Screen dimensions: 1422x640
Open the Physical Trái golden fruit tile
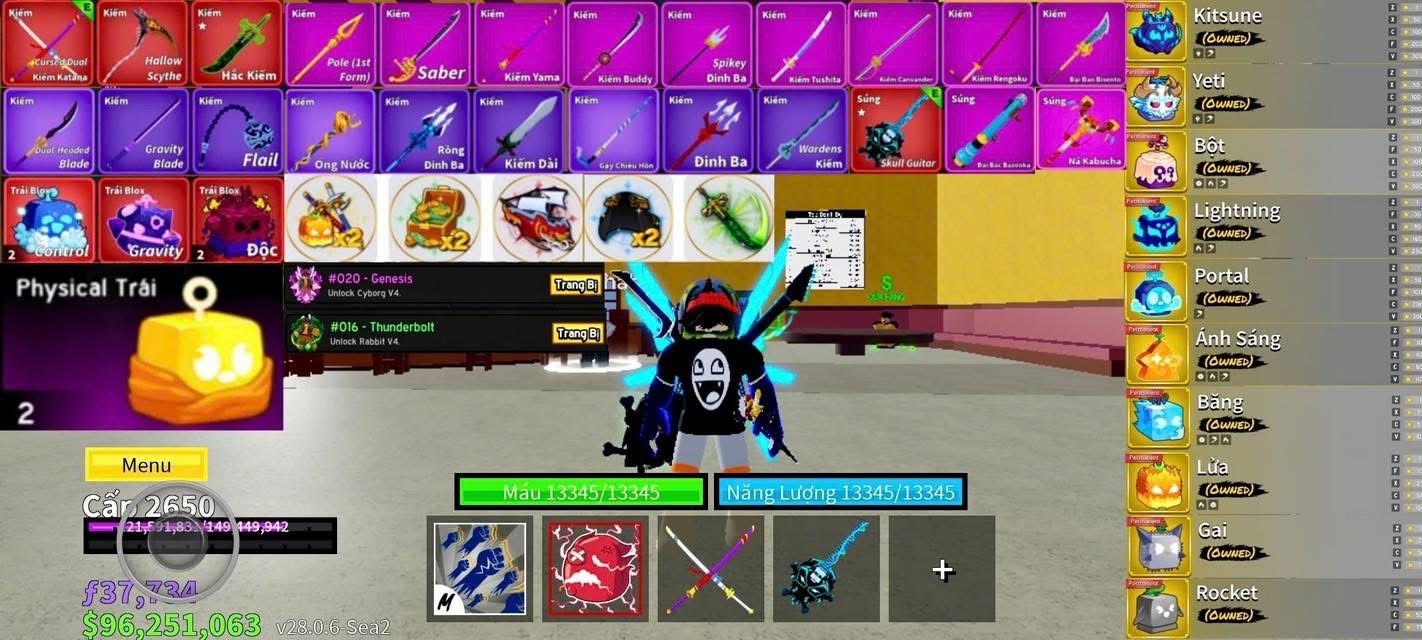(x=141, y=348)
